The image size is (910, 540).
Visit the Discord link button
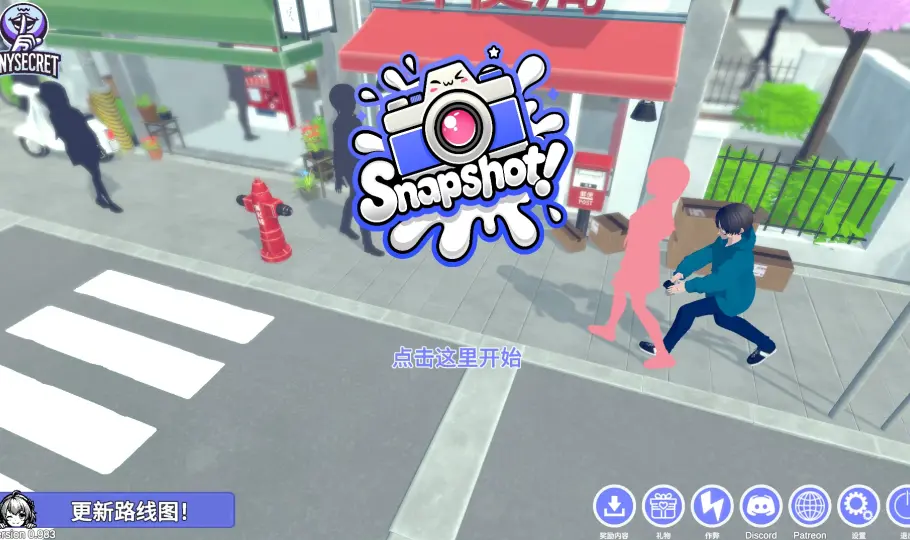pyautogui.click(x=761, y=506)
